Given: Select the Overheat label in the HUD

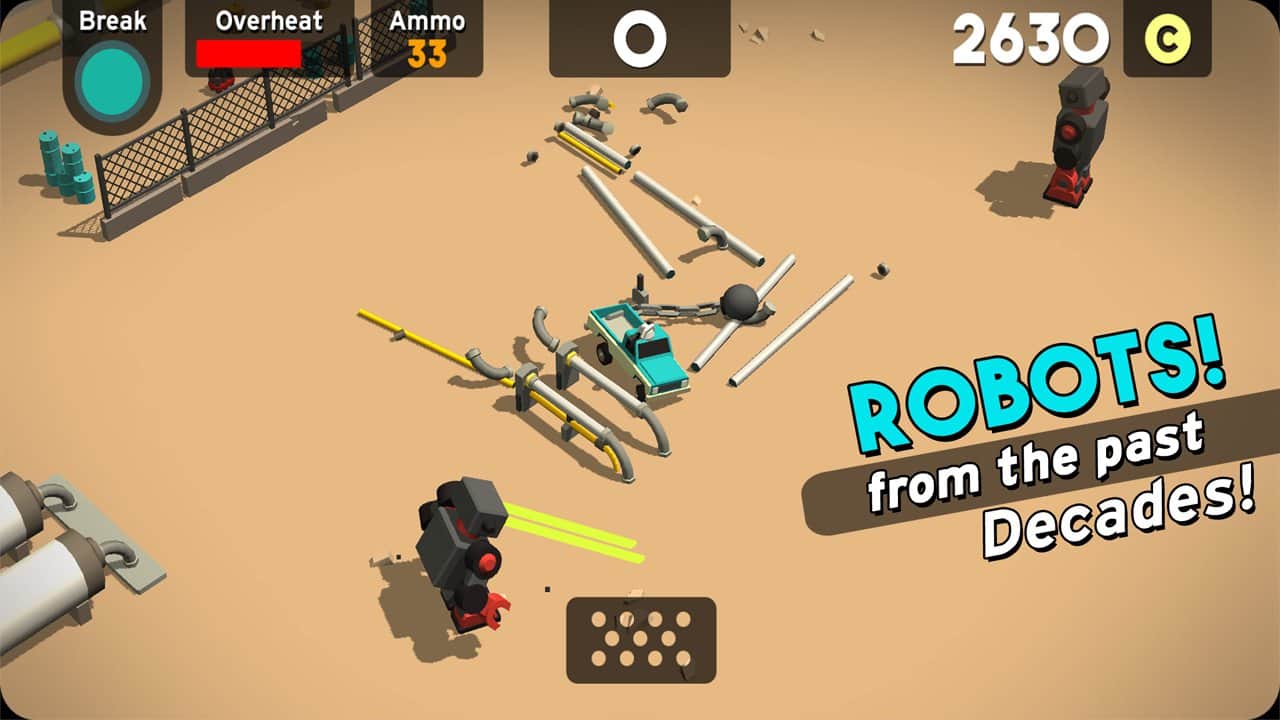Looking at the screenshot, I should (x=272, y=20).
